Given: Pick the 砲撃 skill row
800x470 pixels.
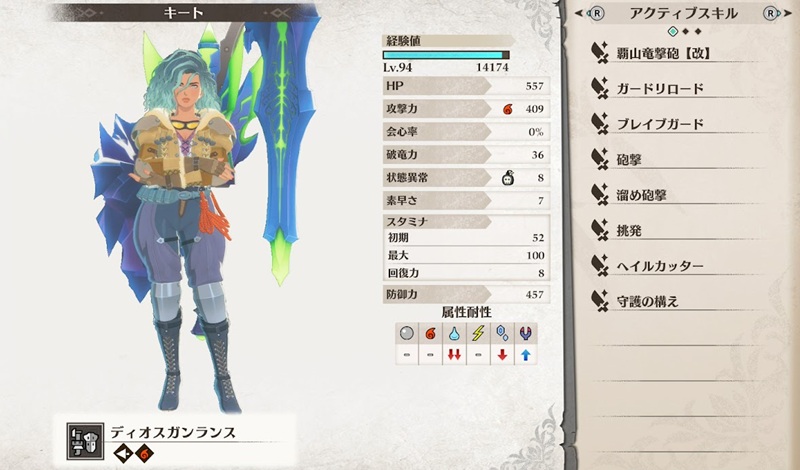Looking at the screenshot, I should [x=630, y=160].
